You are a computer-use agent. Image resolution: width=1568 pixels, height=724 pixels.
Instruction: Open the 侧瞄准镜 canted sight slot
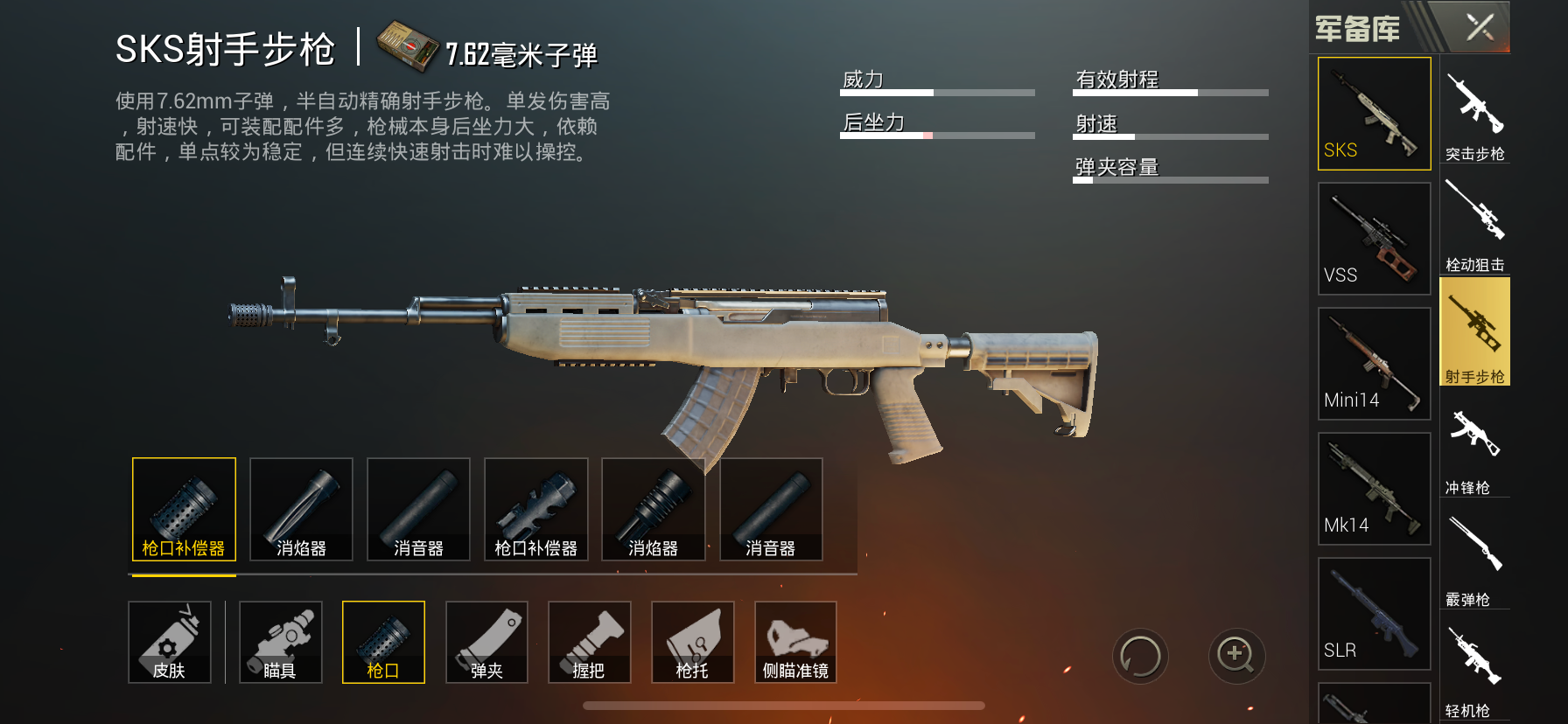tap(795, 643)
